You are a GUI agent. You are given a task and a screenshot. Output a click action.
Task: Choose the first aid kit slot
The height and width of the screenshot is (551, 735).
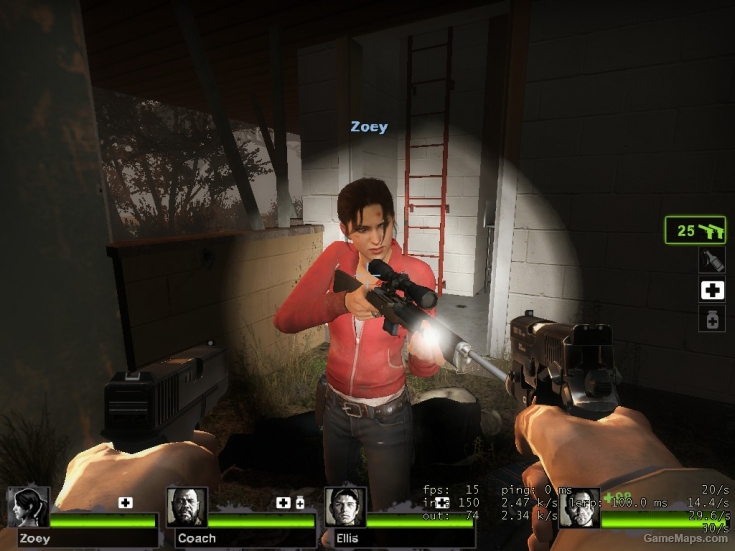pos(711,290)
